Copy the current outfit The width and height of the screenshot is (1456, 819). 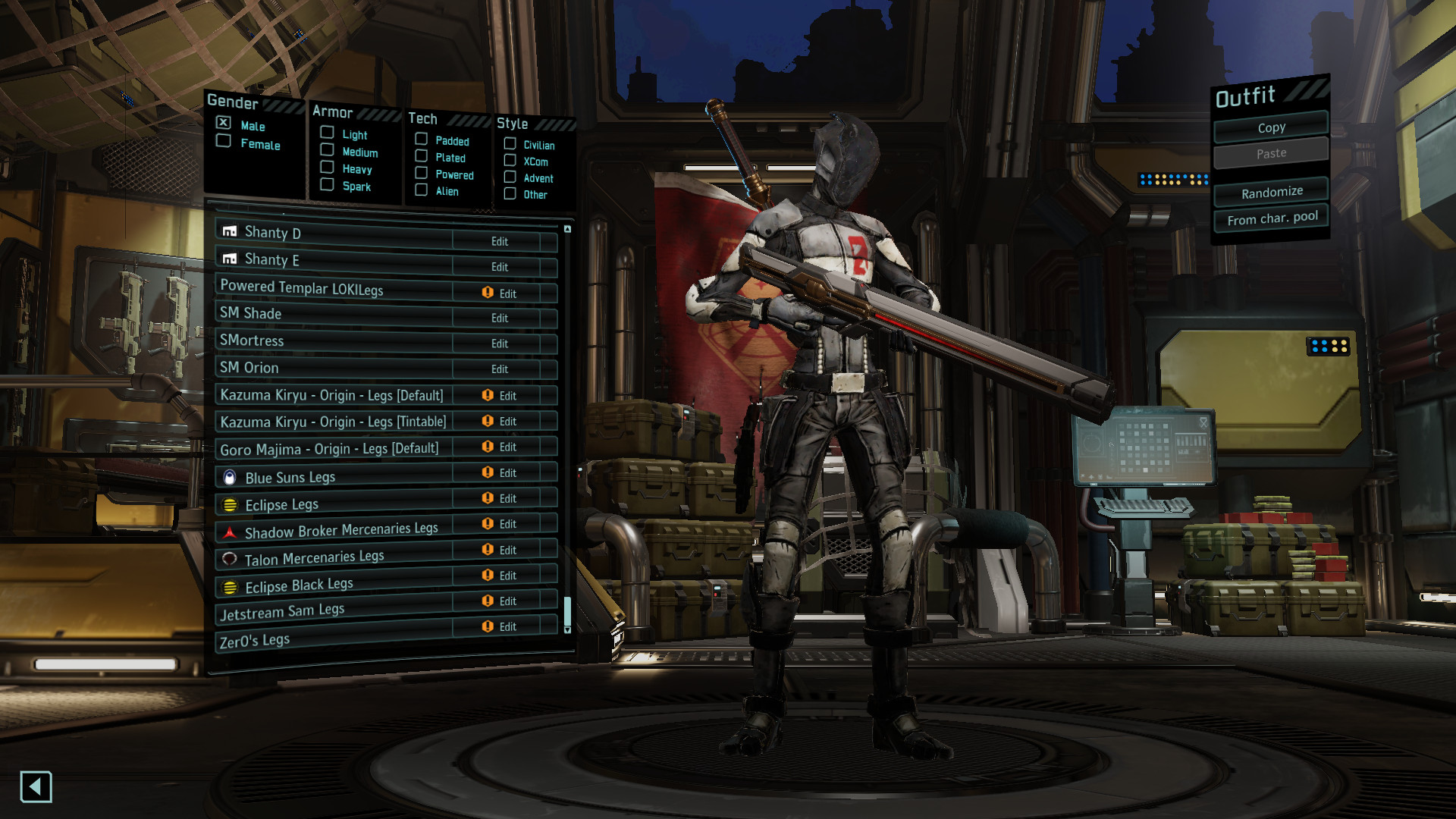(x=1271, y=127)
